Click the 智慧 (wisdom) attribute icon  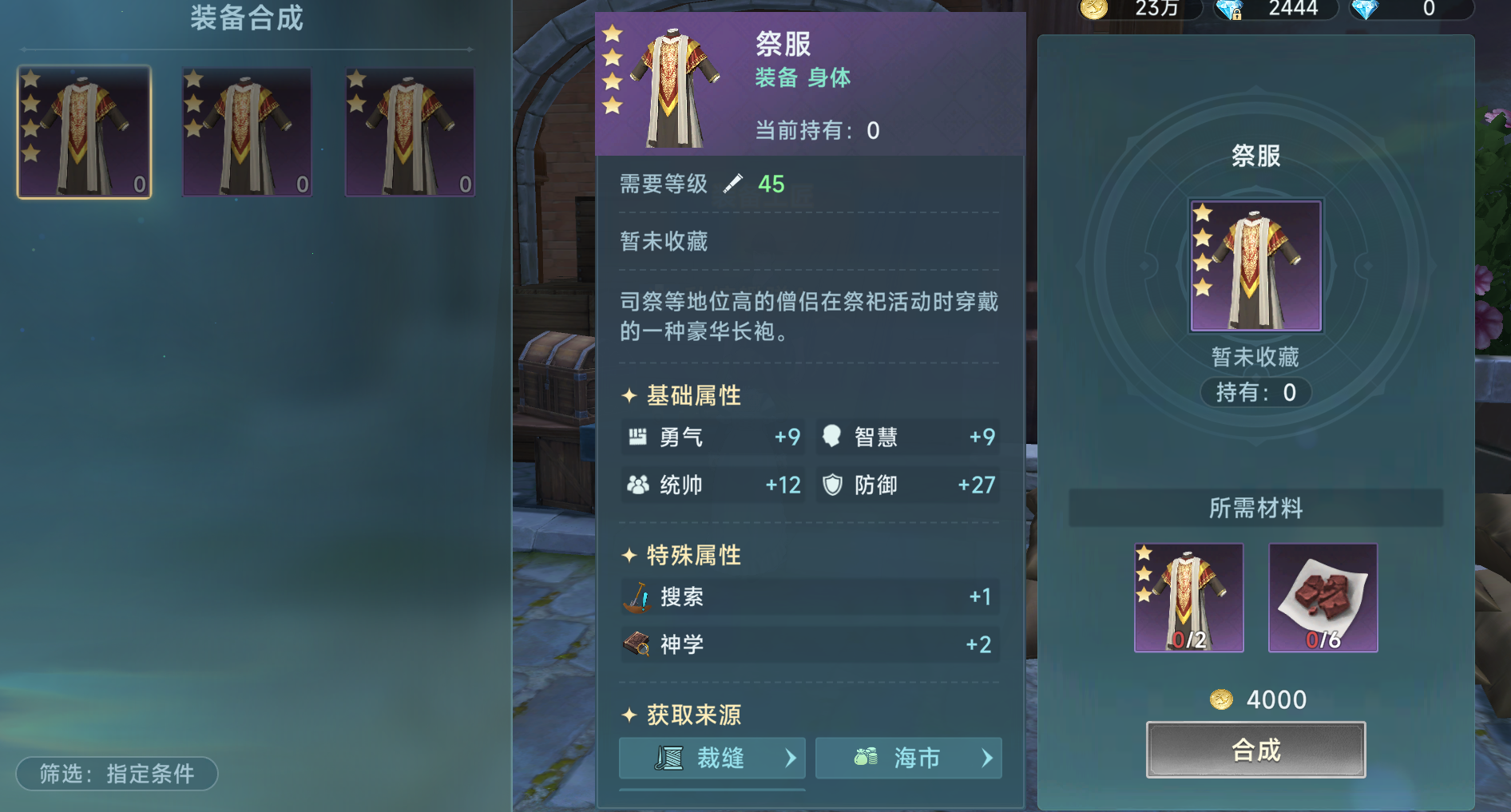(832, 437)
